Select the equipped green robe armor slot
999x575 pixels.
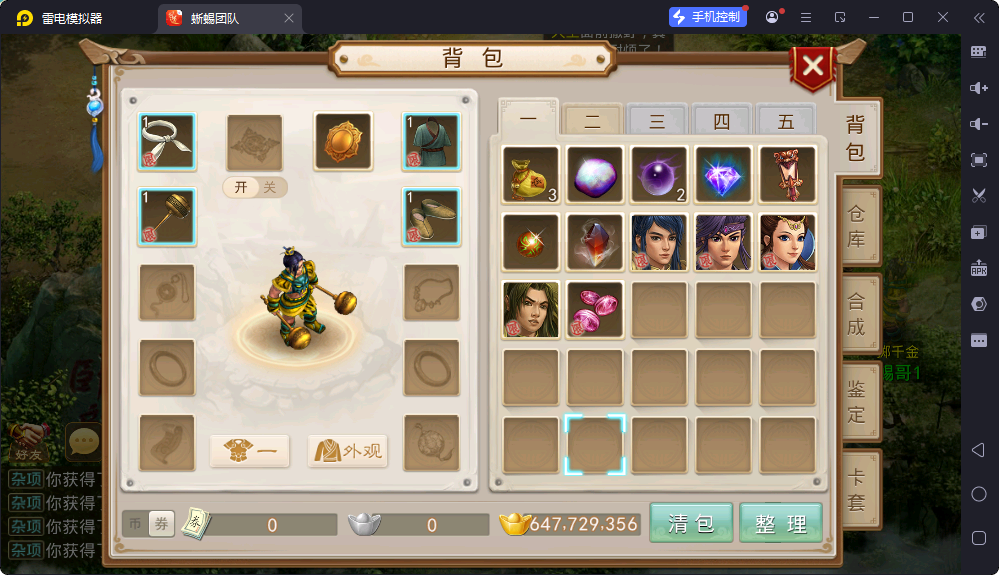431,141
